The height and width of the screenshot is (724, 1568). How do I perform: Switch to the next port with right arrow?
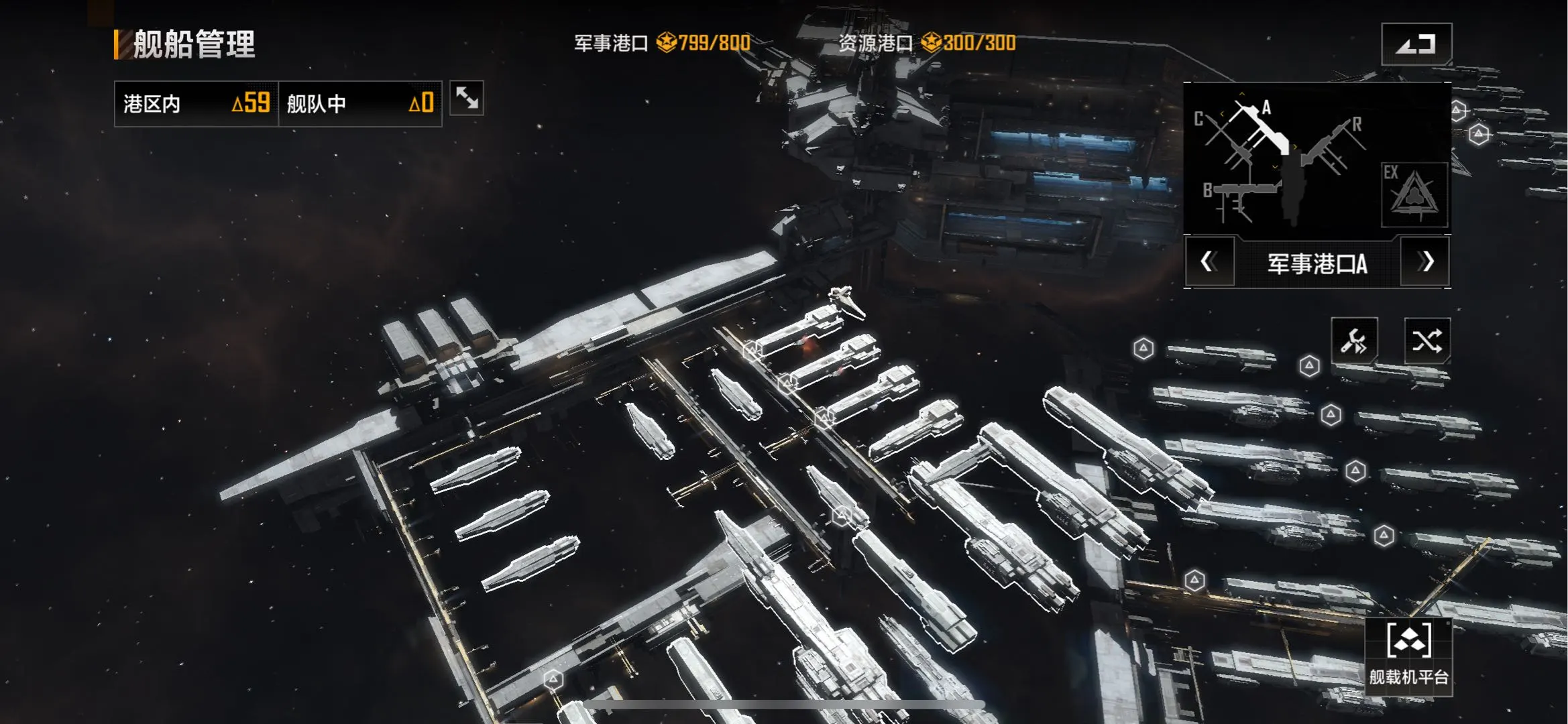tap(1426, 262)
